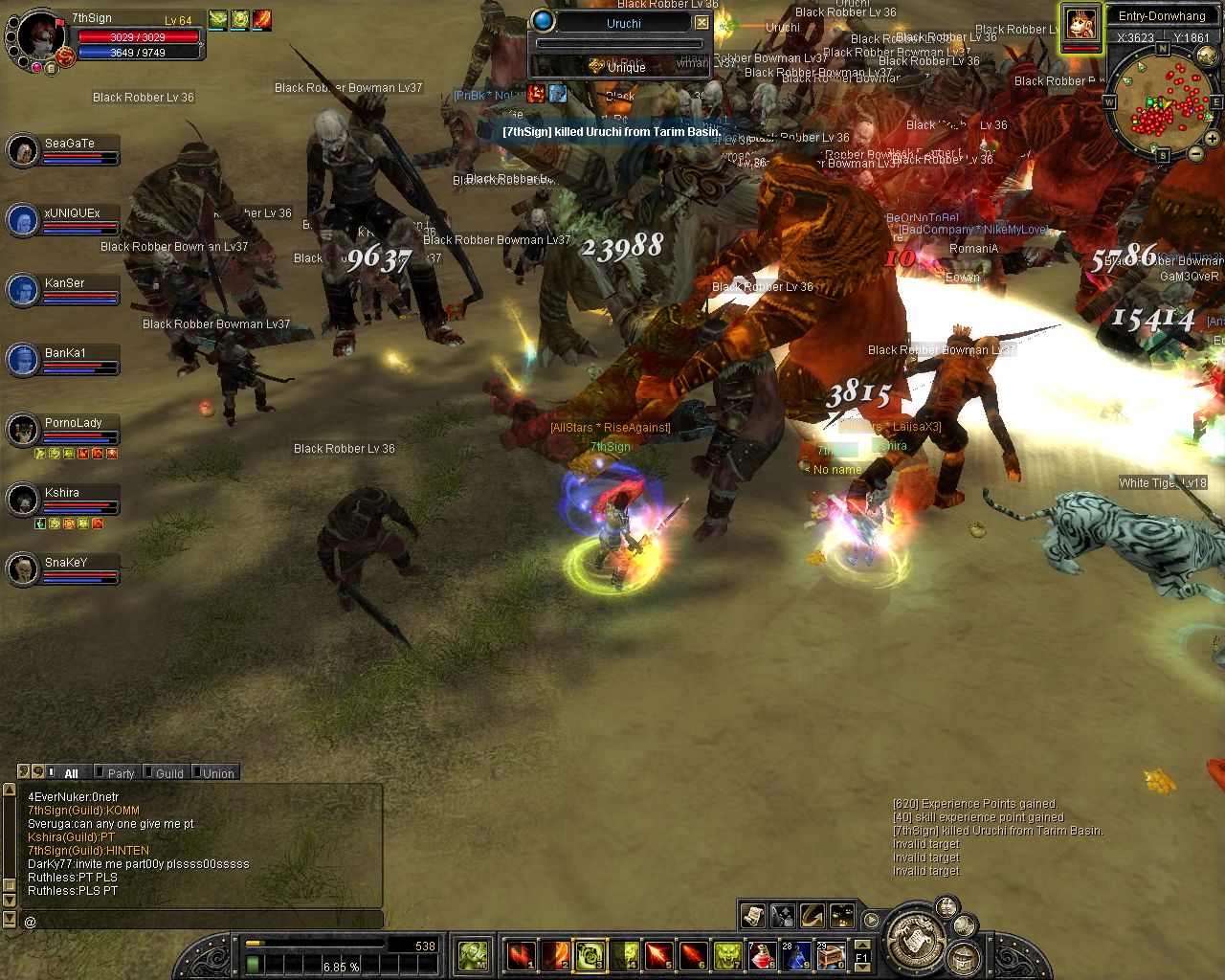Screen dimensions: 1225x980
Task: Use the red health potion in slot 8
Action: pyautogui.click(x=761, y=954)
